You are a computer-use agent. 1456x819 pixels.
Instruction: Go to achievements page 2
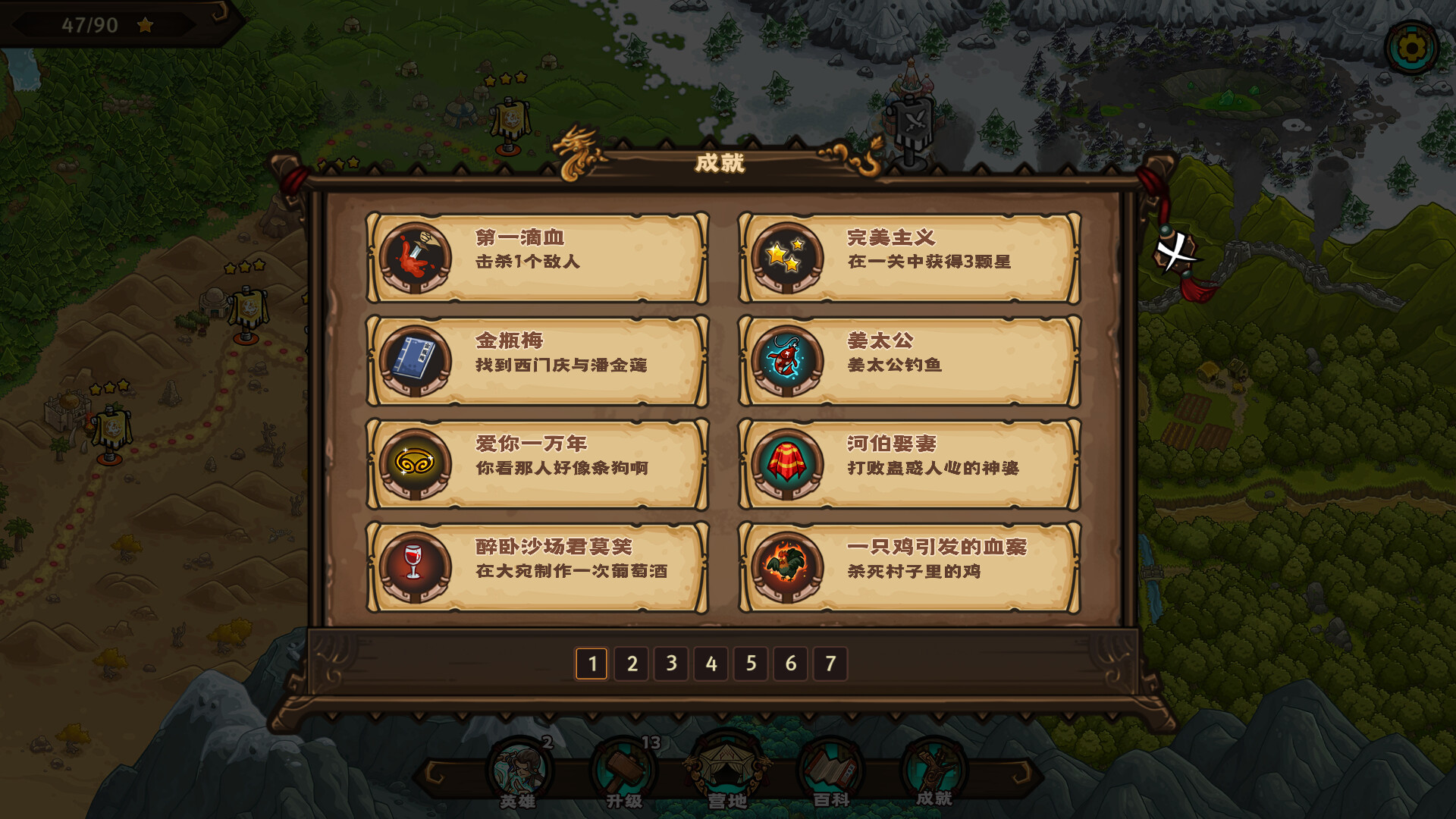pyautogui.click(x=632, y=662)
